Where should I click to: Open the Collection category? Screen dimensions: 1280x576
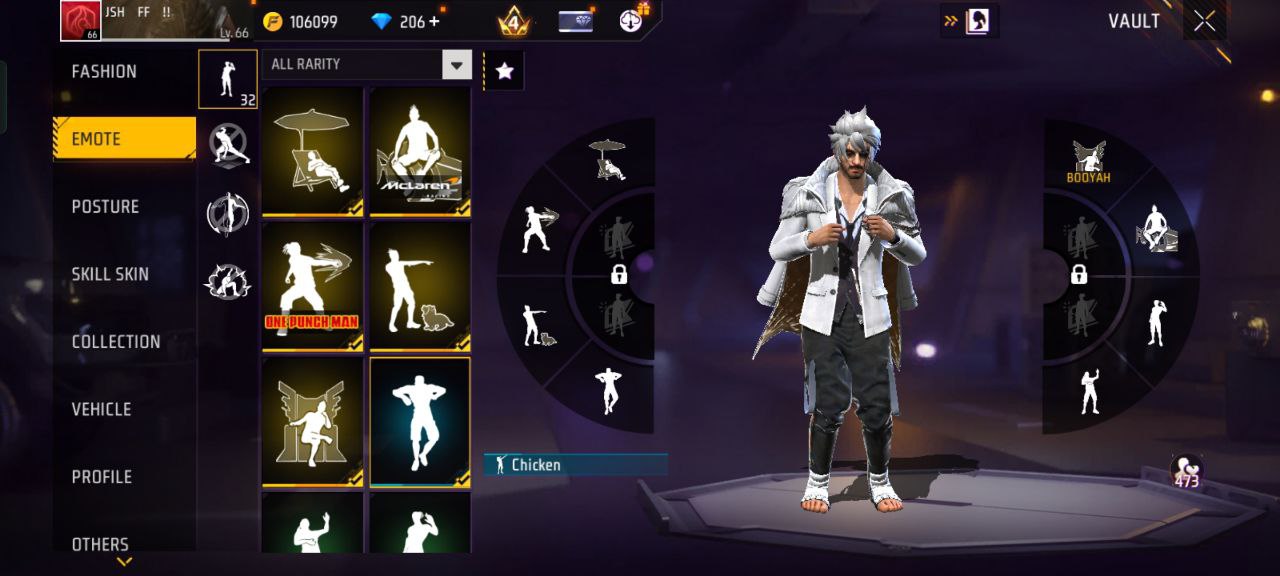pyautogui.click(x=115, y=342)
